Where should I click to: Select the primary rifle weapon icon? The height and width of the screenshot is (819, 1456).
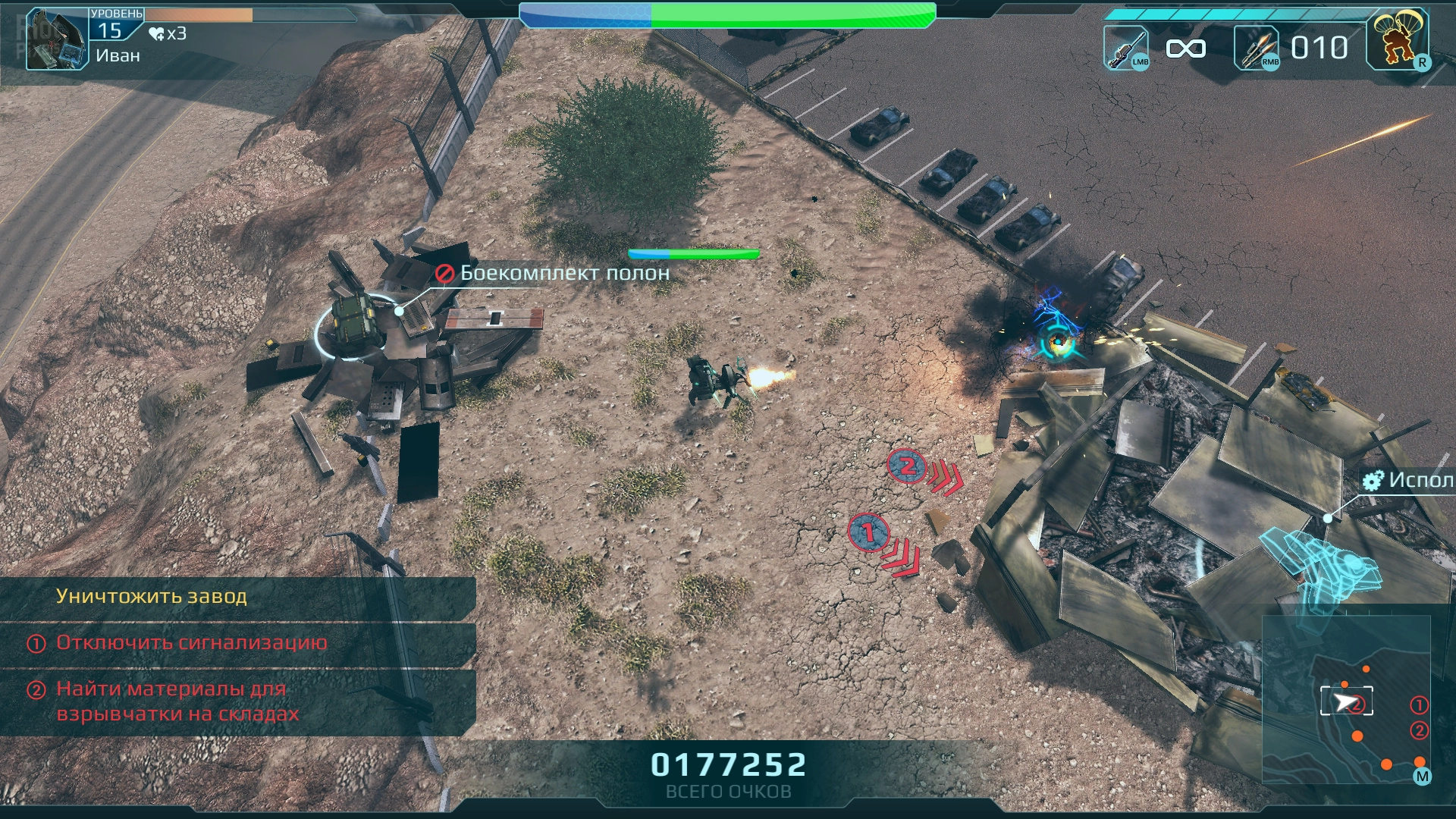(1126, 48)
